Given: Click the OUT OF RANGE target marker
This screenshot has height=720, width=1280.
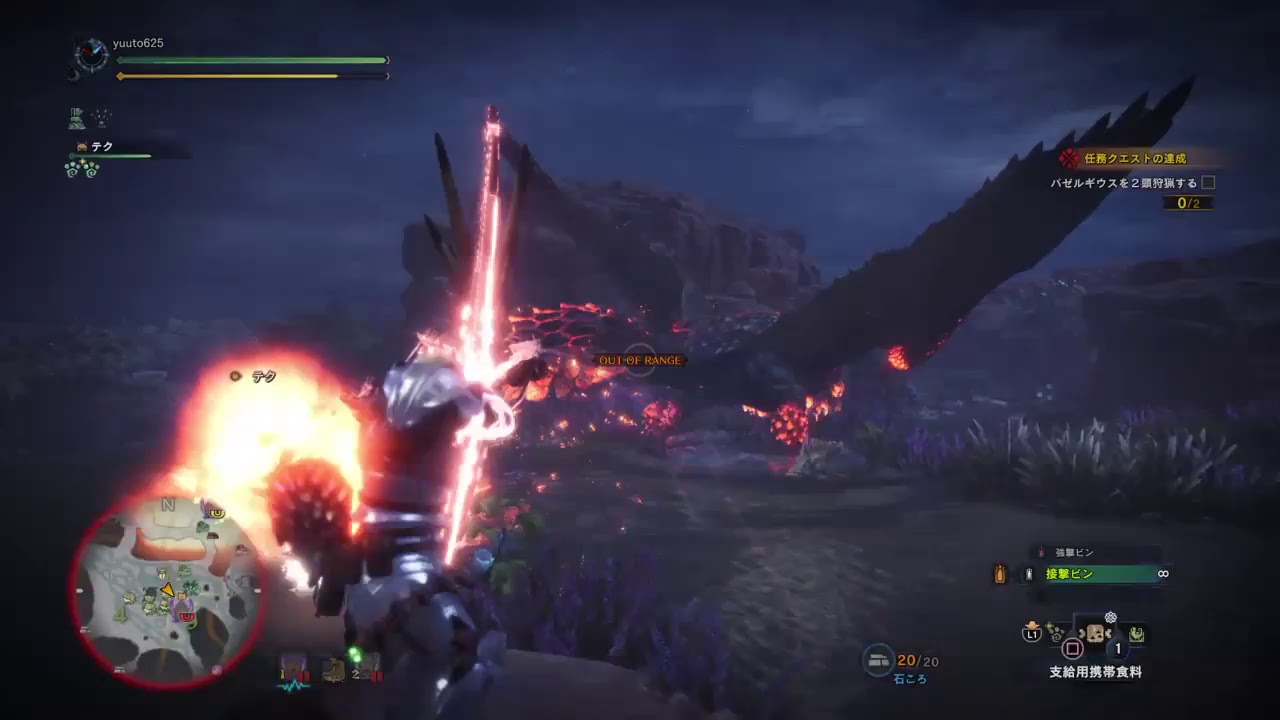Looking at the screenshot, I should coord(641,360).
